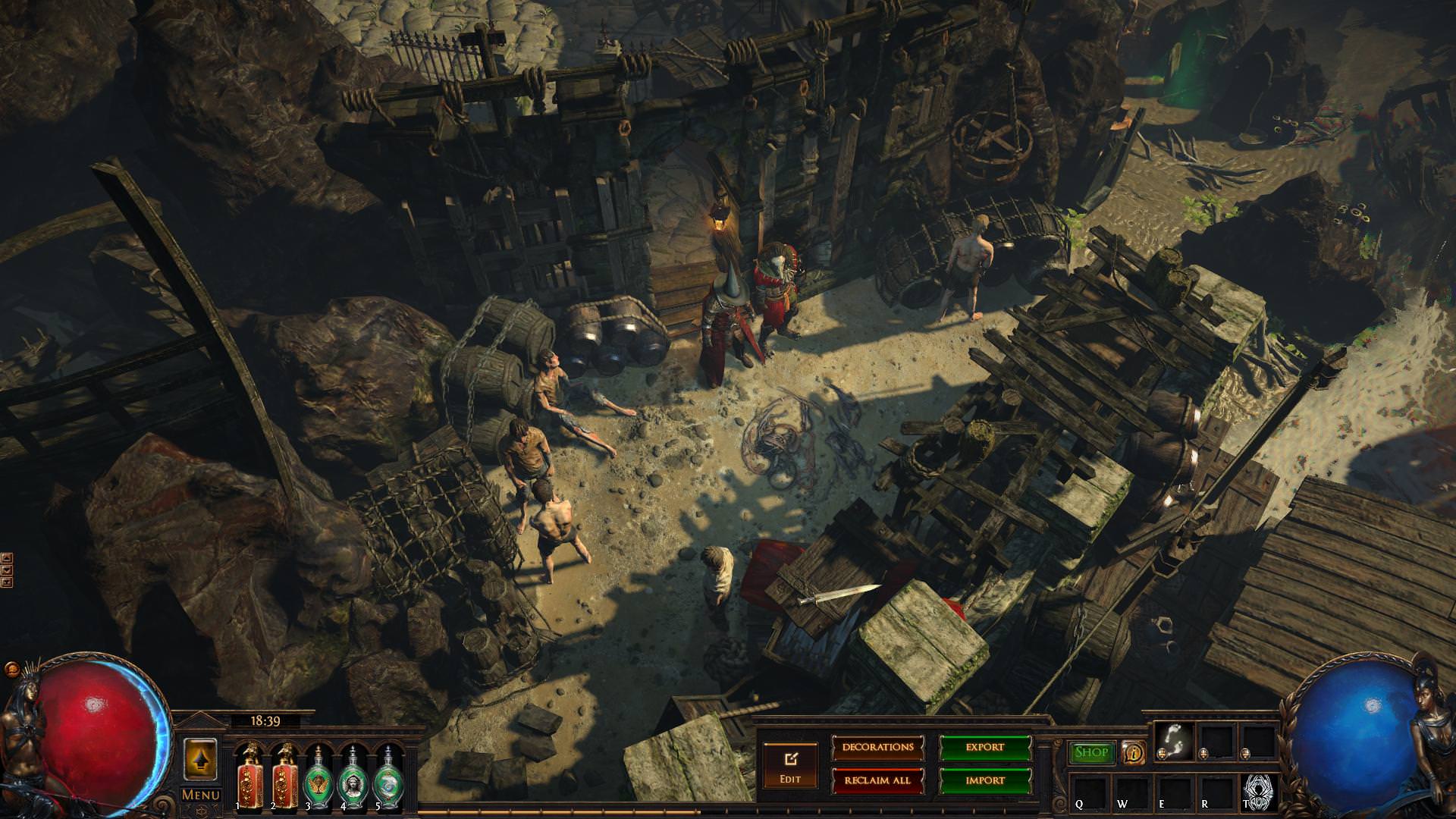
Task: Import a hideout layout
Action: 985,780
